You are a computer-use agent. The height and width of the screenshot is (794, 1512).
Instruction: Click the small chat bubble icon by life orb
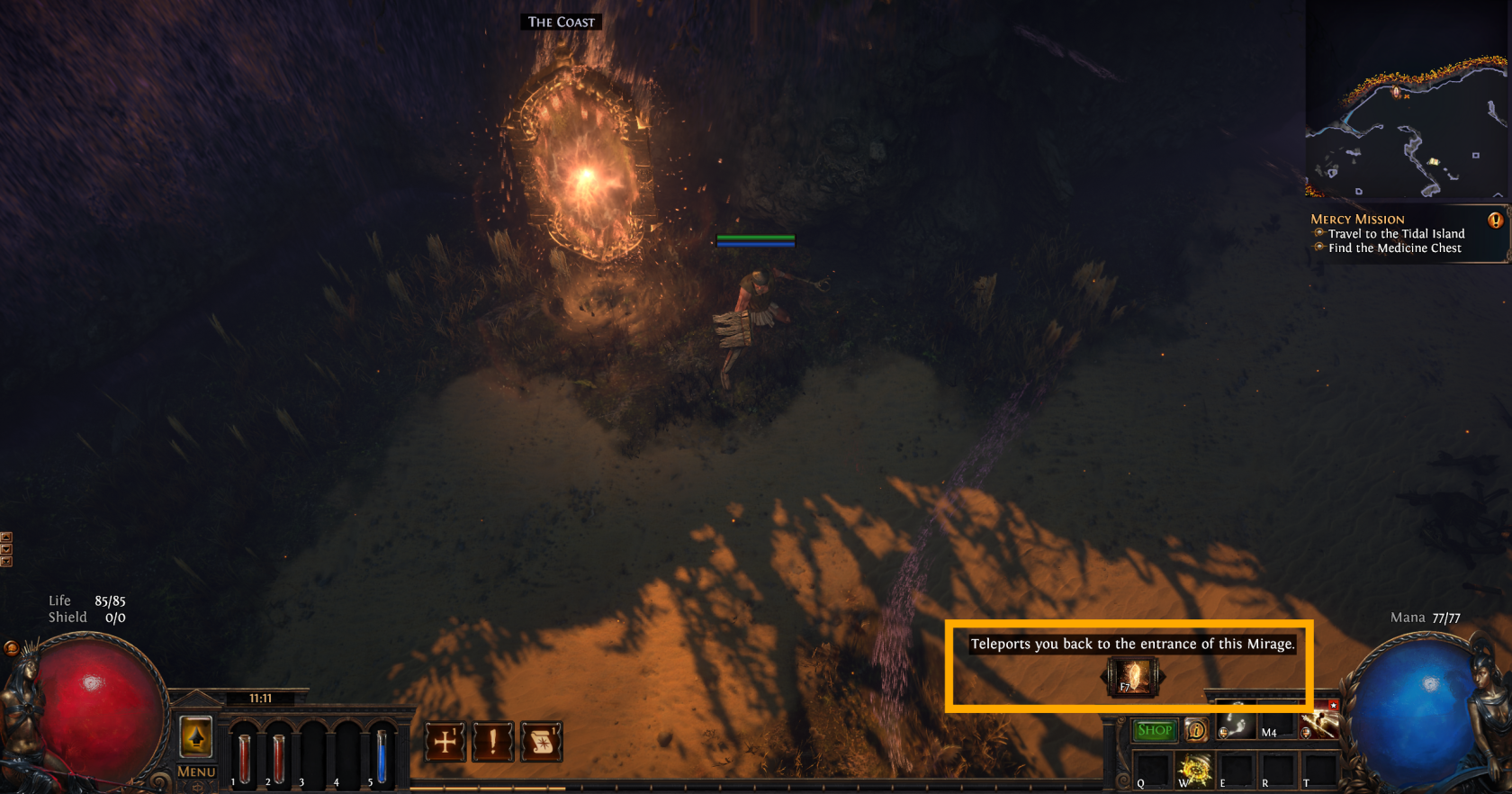[12, 647]
